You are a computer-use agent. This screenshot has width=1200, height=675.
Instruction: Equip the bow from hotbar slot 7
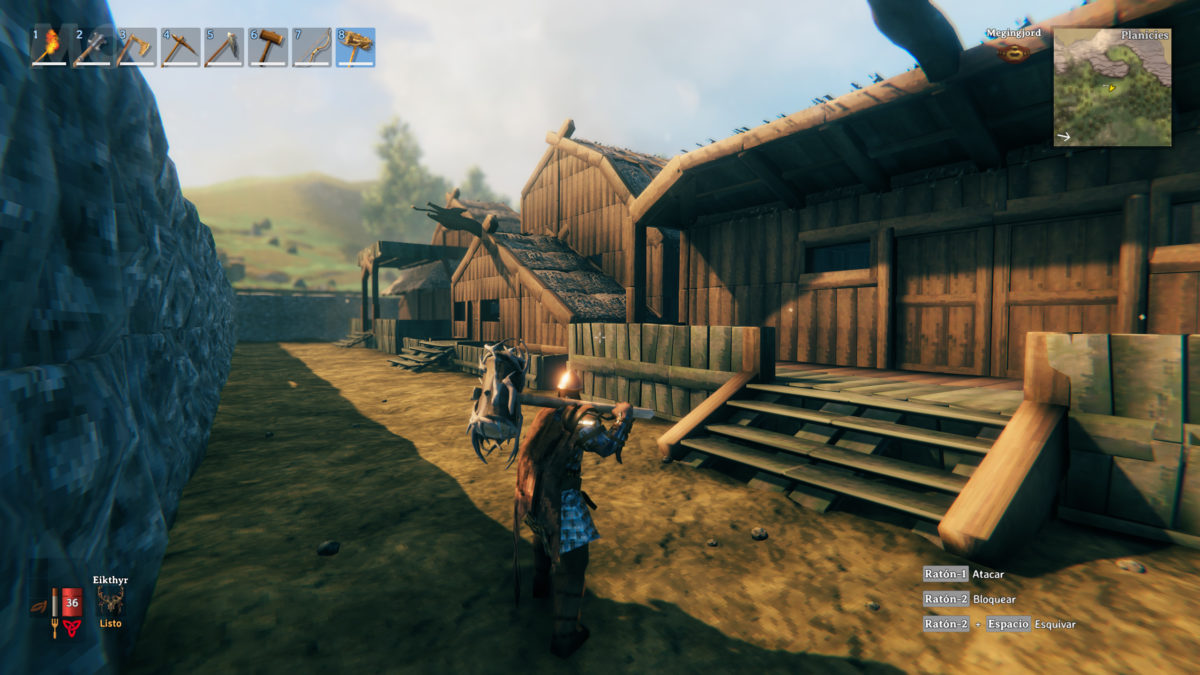[x=311, y=46]
